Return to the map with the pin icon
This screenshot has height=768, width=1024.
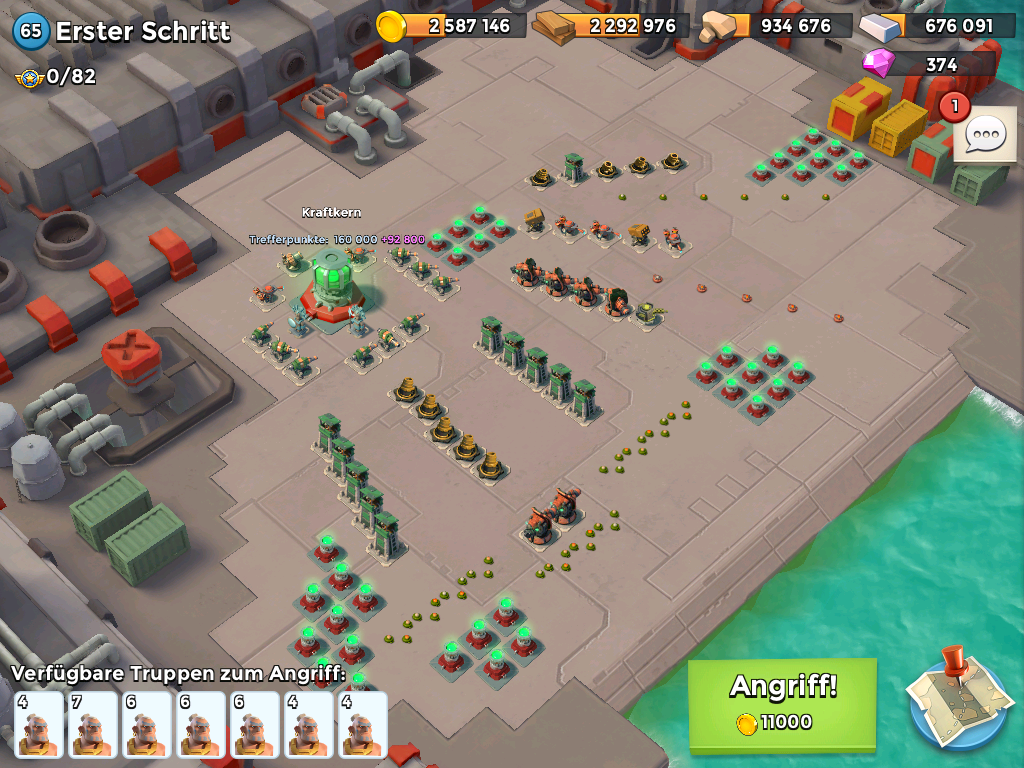[x=957, y=699]
